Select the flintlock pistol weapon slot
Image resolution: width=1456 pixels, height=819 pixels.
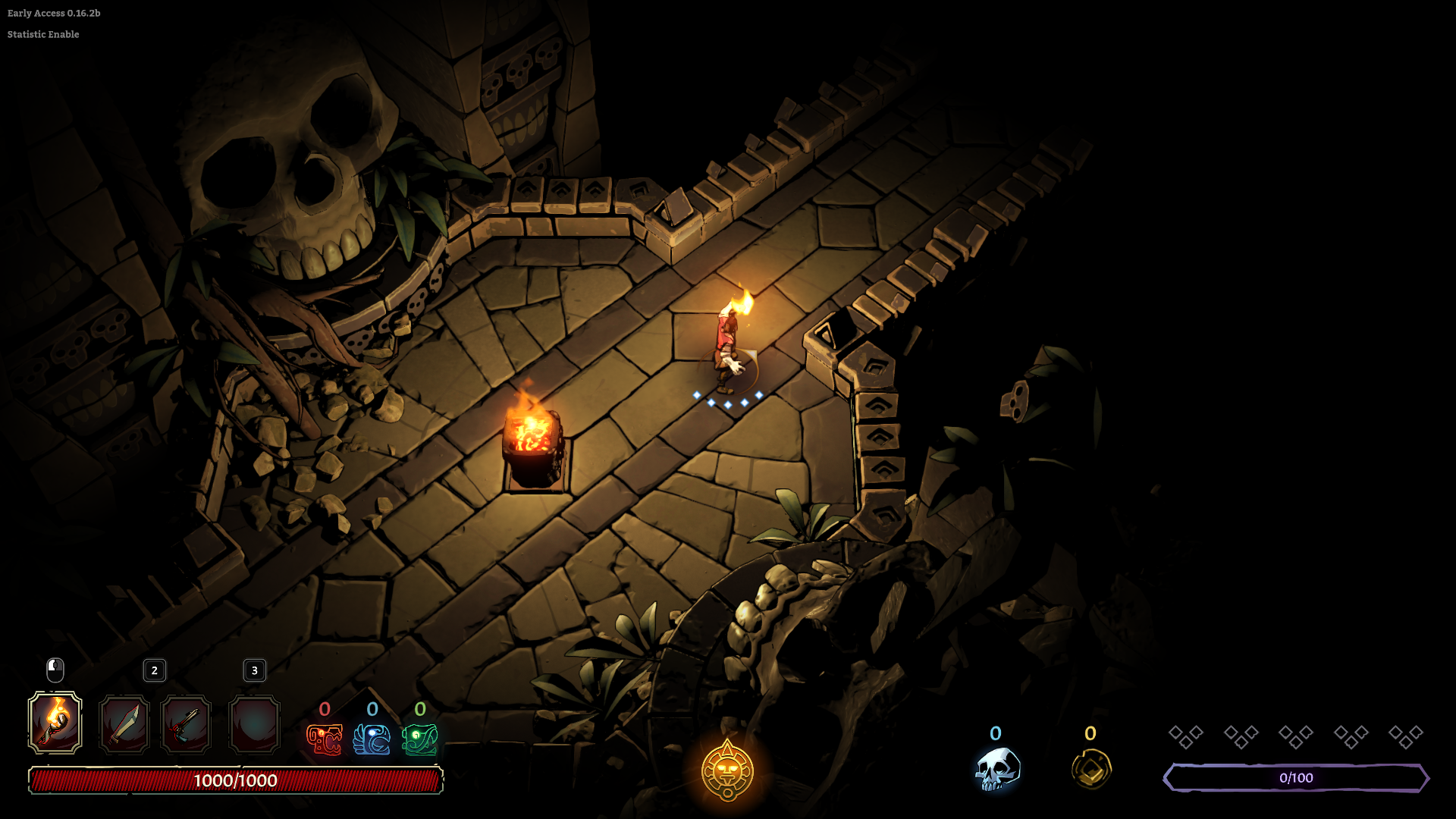tap(186, 724)
